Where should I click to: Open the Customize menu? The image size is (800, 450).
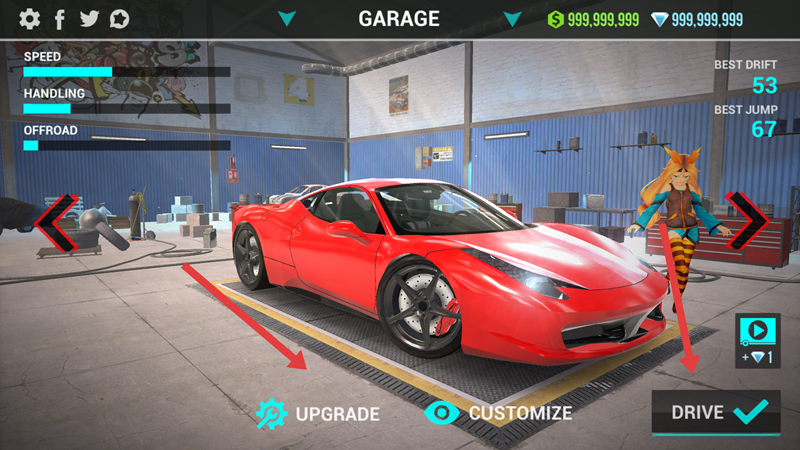point(499,412)
